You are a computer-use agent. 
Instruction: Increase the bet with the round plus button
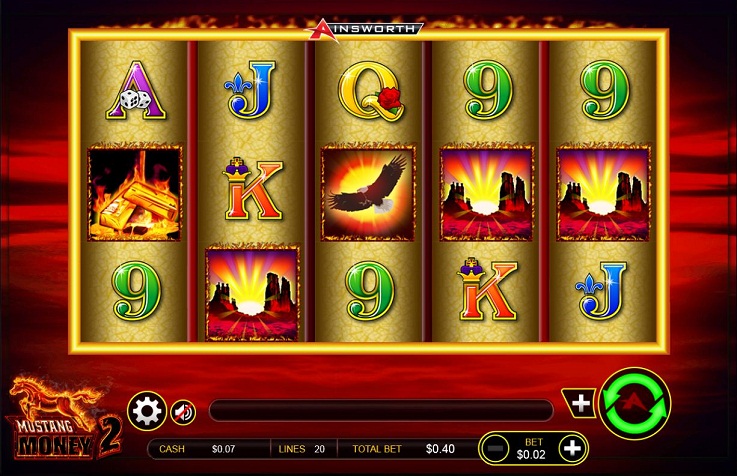pyautogui.click(x=571, y=448)
